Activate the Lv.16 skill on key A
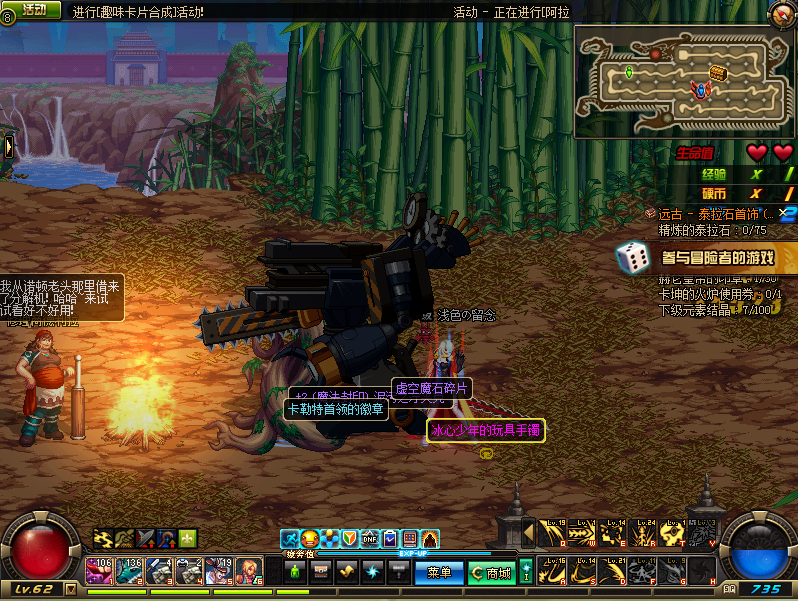This screenshot has width=798, height=601. pos(552,571)
